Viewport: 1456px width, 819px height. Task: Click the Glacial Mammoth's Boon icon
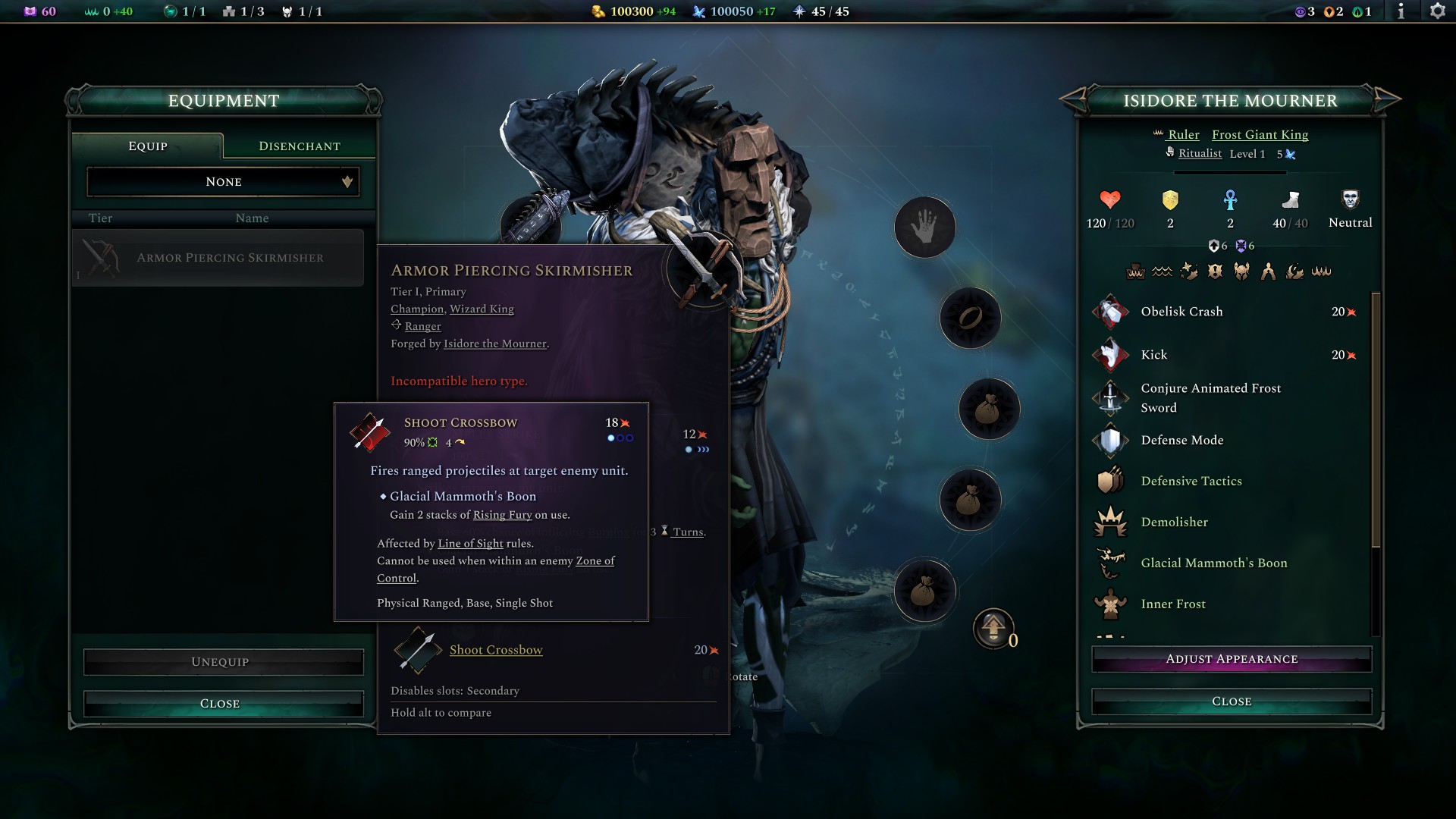[x=1111, y=563]
